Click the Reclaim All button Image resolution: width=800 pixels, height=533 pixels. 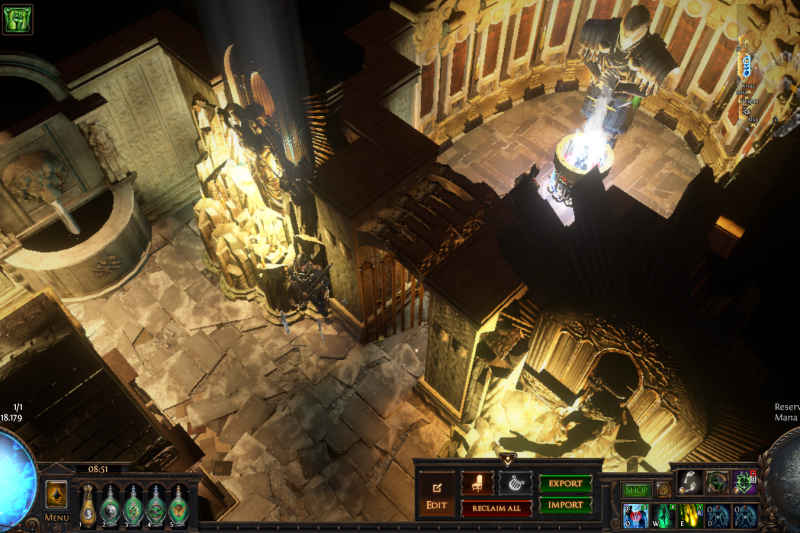click(x=496, y=508)
